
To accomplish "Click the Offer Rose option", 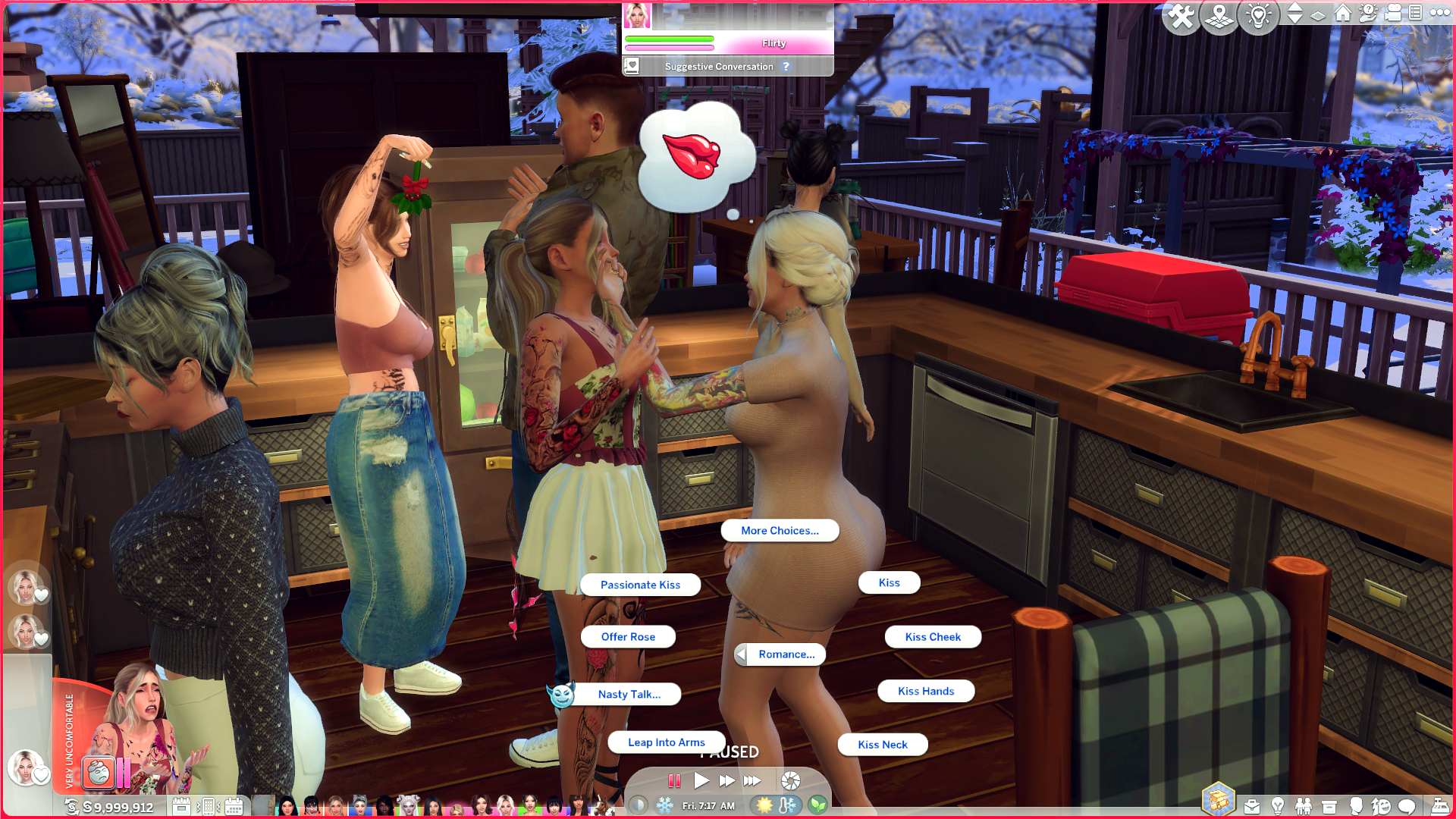I will pyautogui.click(x=628, y=636).
